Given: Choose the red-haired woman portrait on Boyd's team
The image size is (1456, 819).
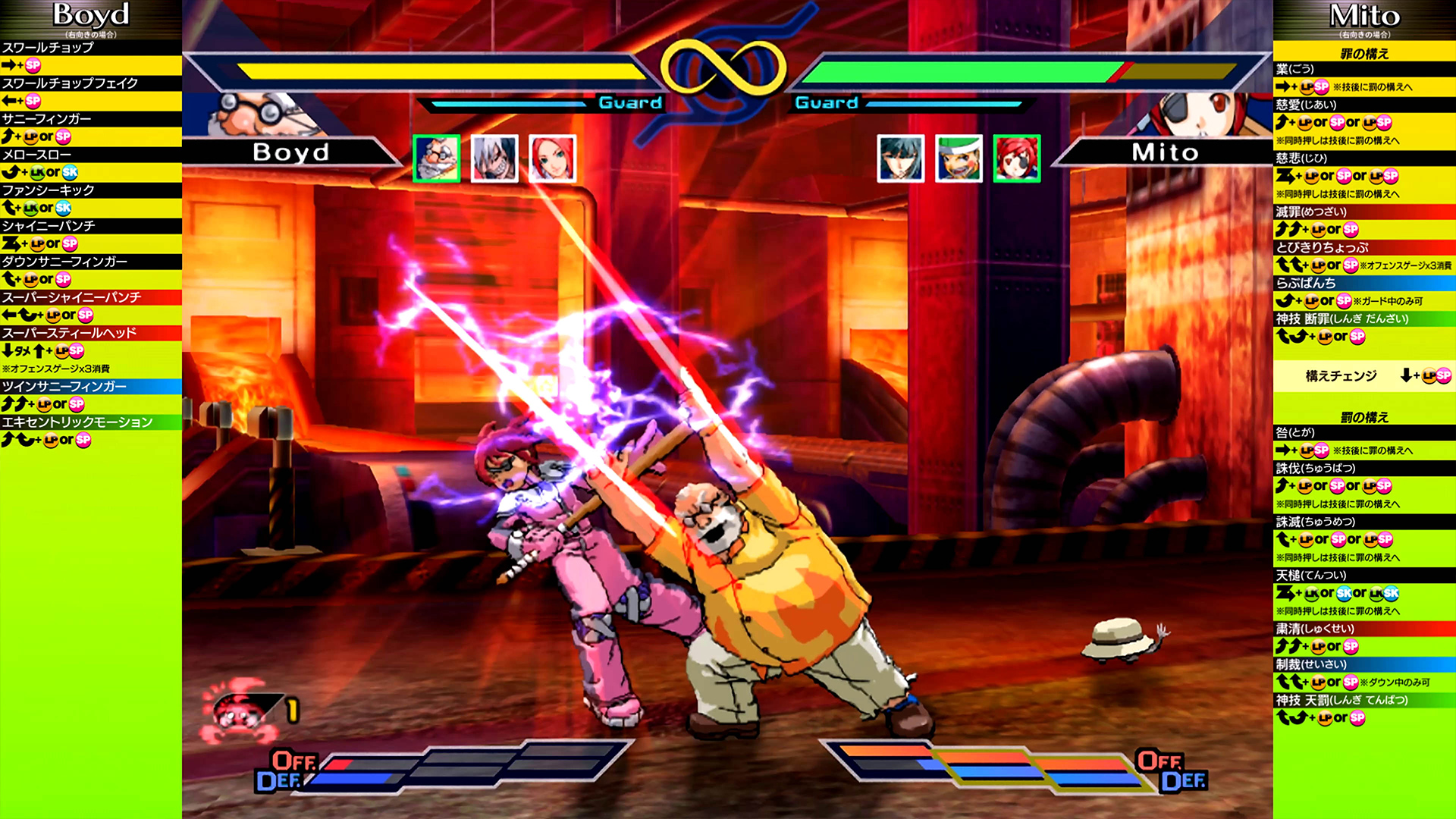Looking at the screenshot, I should click(552, 158).
